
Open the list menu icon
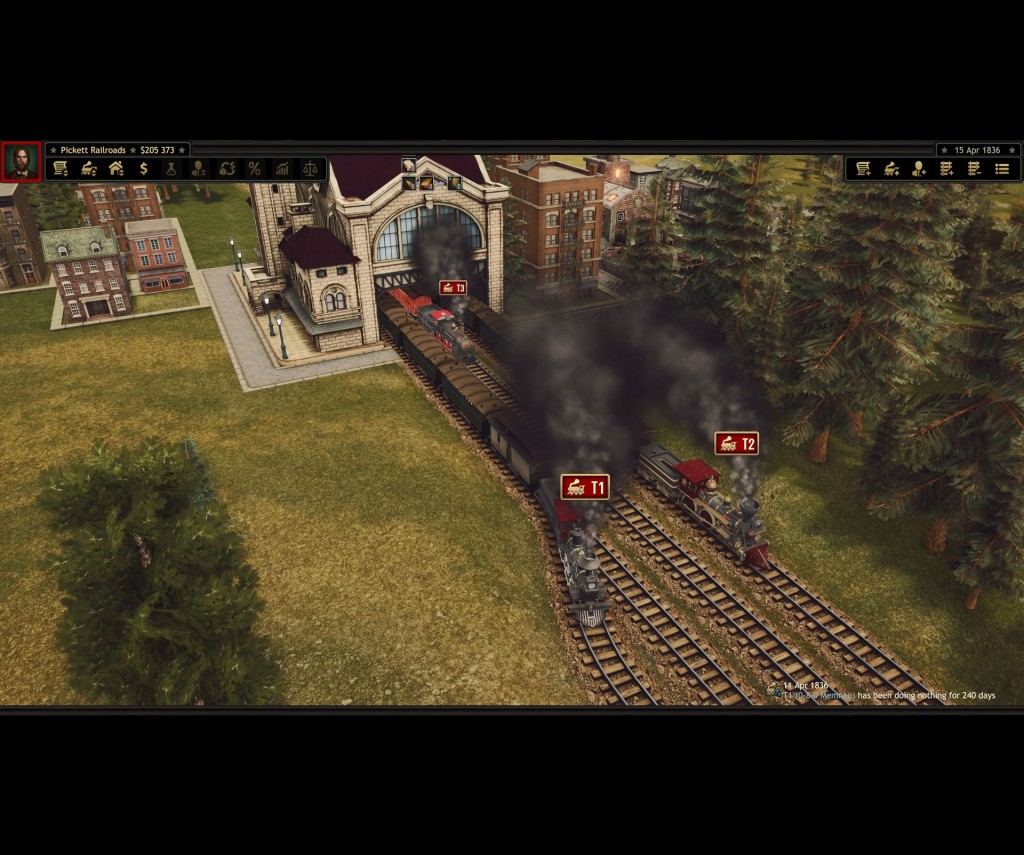1002,169
